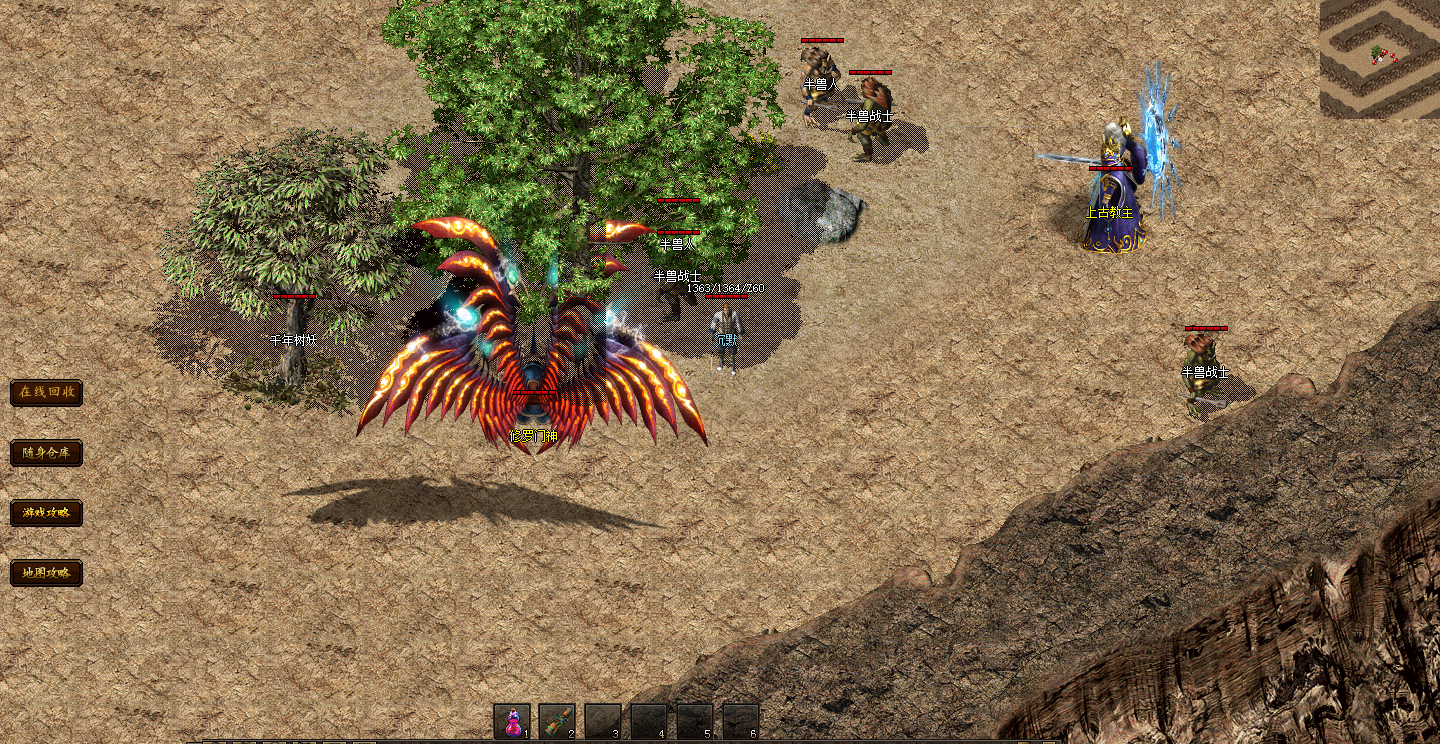Image resolution: width=1440 pixels, height=744 pixels.
Task: Select the scroll in hotbar slot 2
Action: [557, 721]
